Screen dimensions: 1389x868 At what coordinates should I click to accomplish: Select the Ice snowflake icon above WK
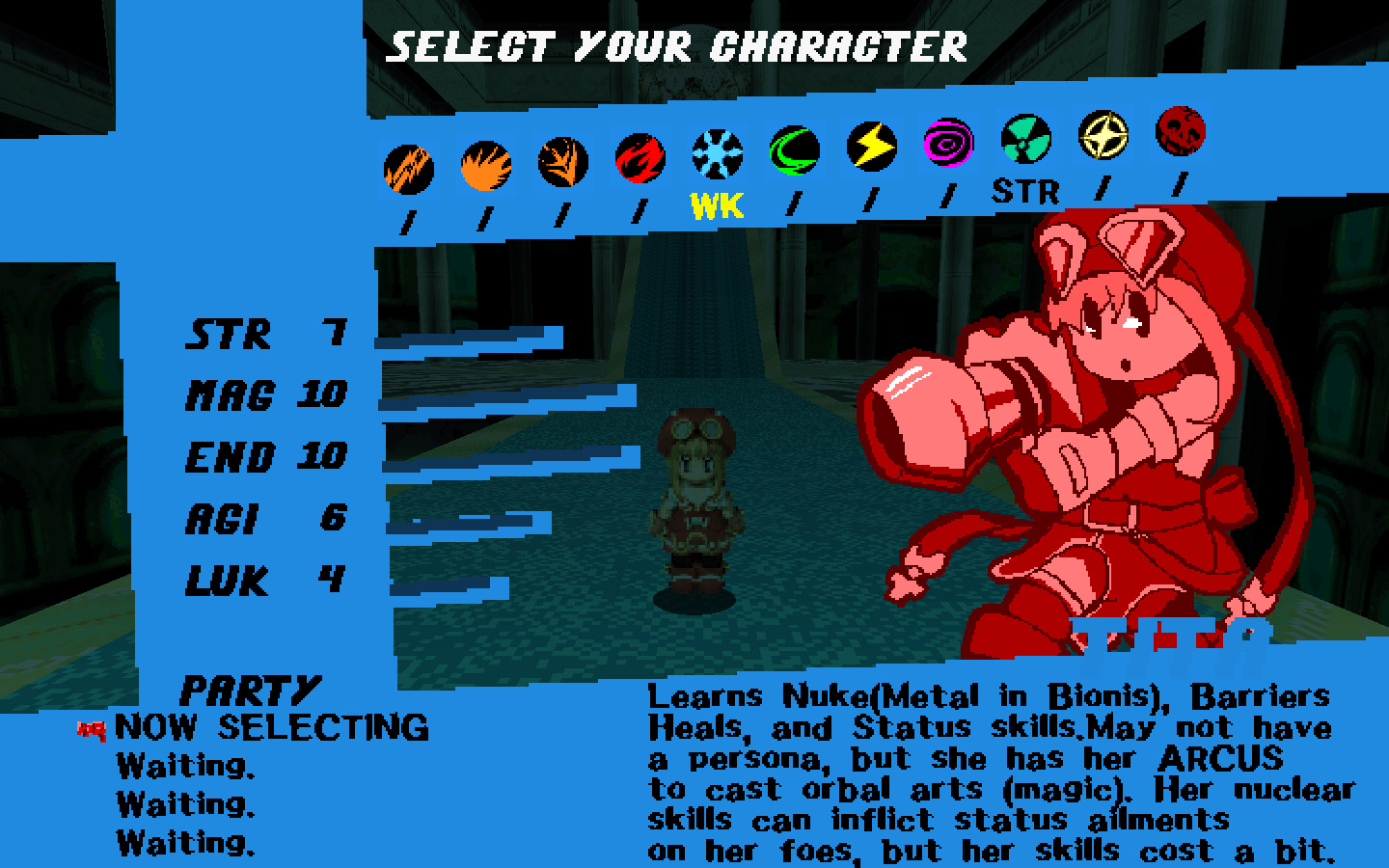click(716, 152)
